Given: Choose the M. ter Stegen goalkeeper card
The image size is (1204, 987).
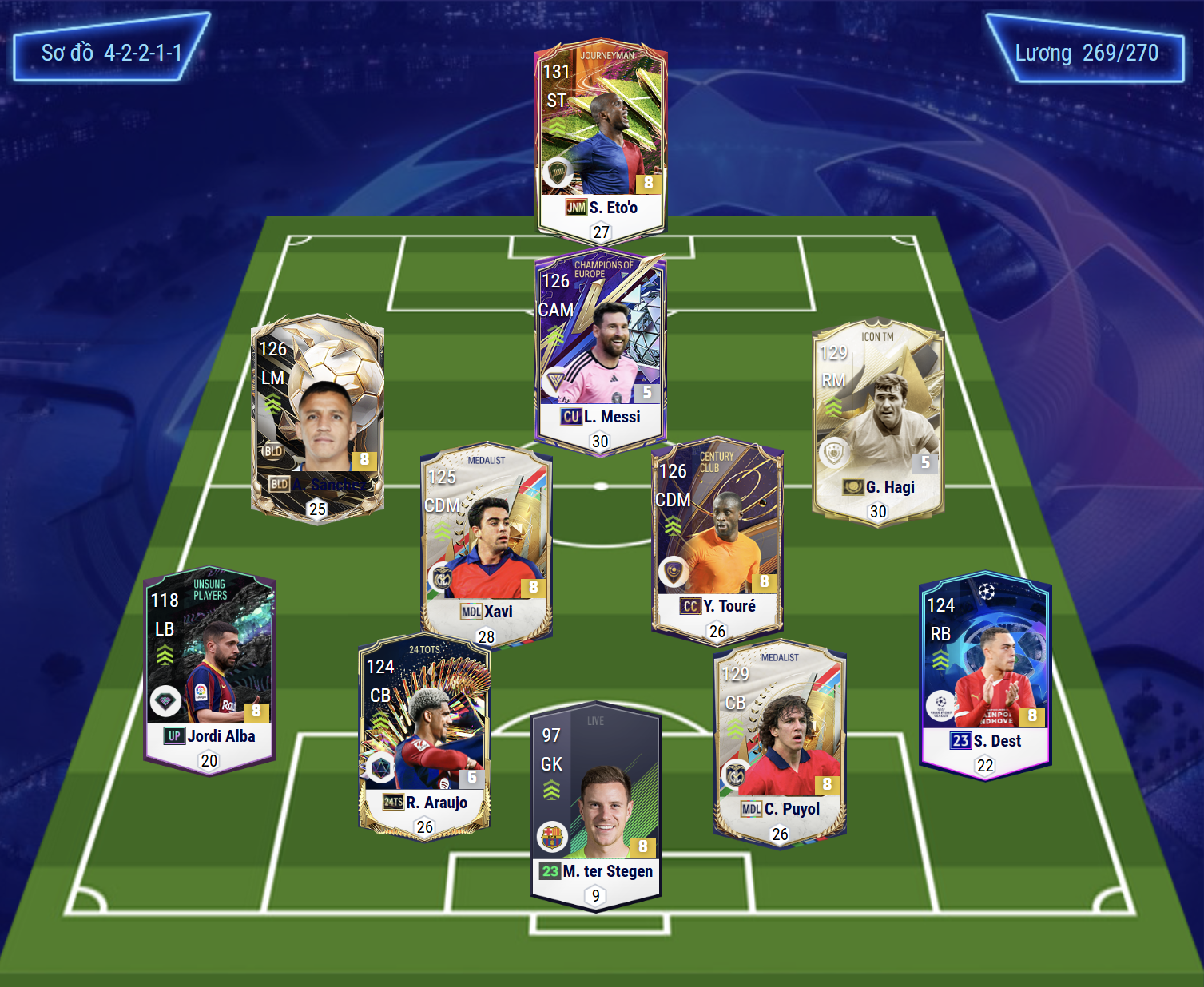Looking at the screenshot, I should point(596,807).
